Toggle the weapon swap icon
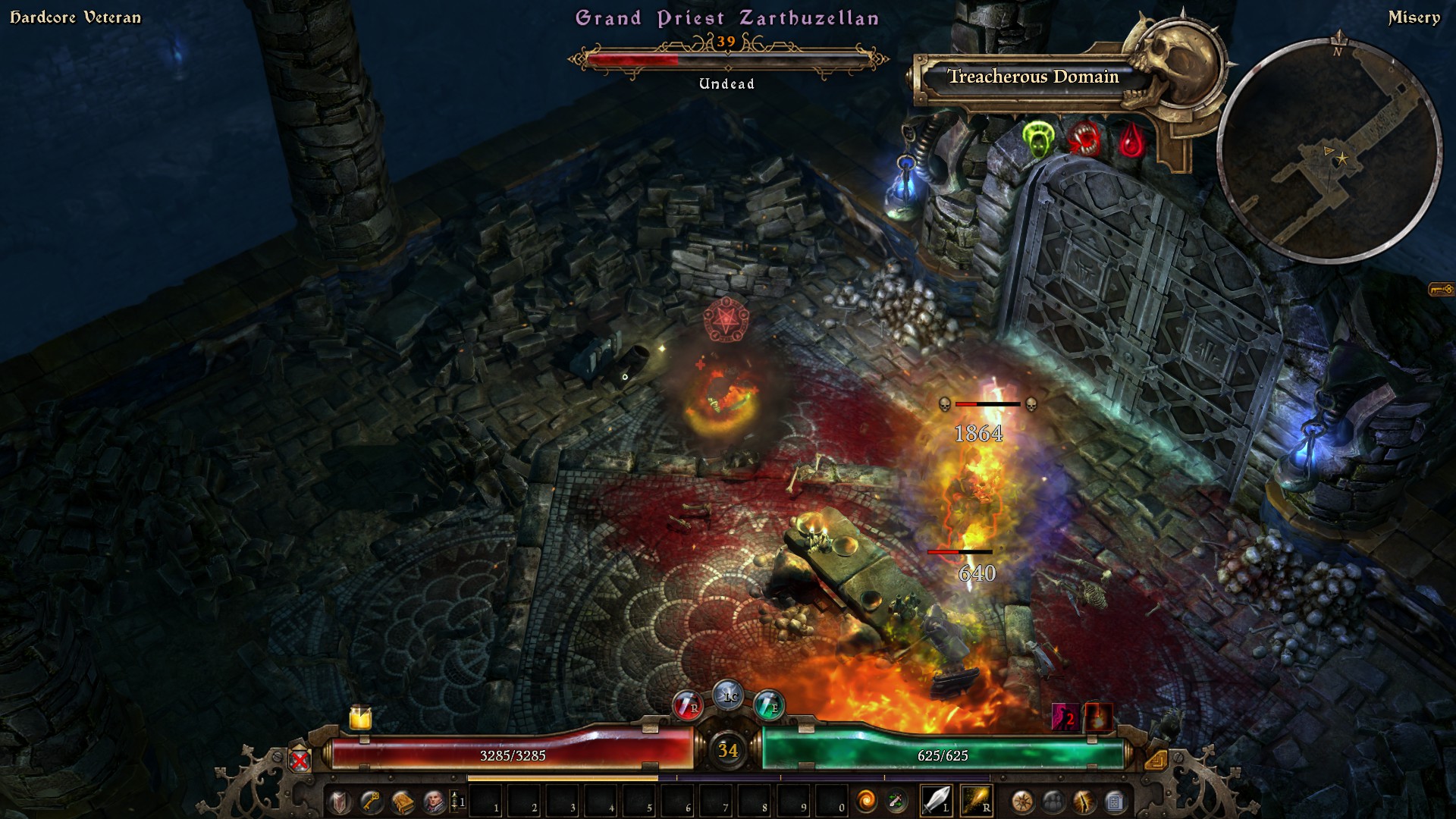This screenshot has height=819, width=1456. (x=897, y=801)
